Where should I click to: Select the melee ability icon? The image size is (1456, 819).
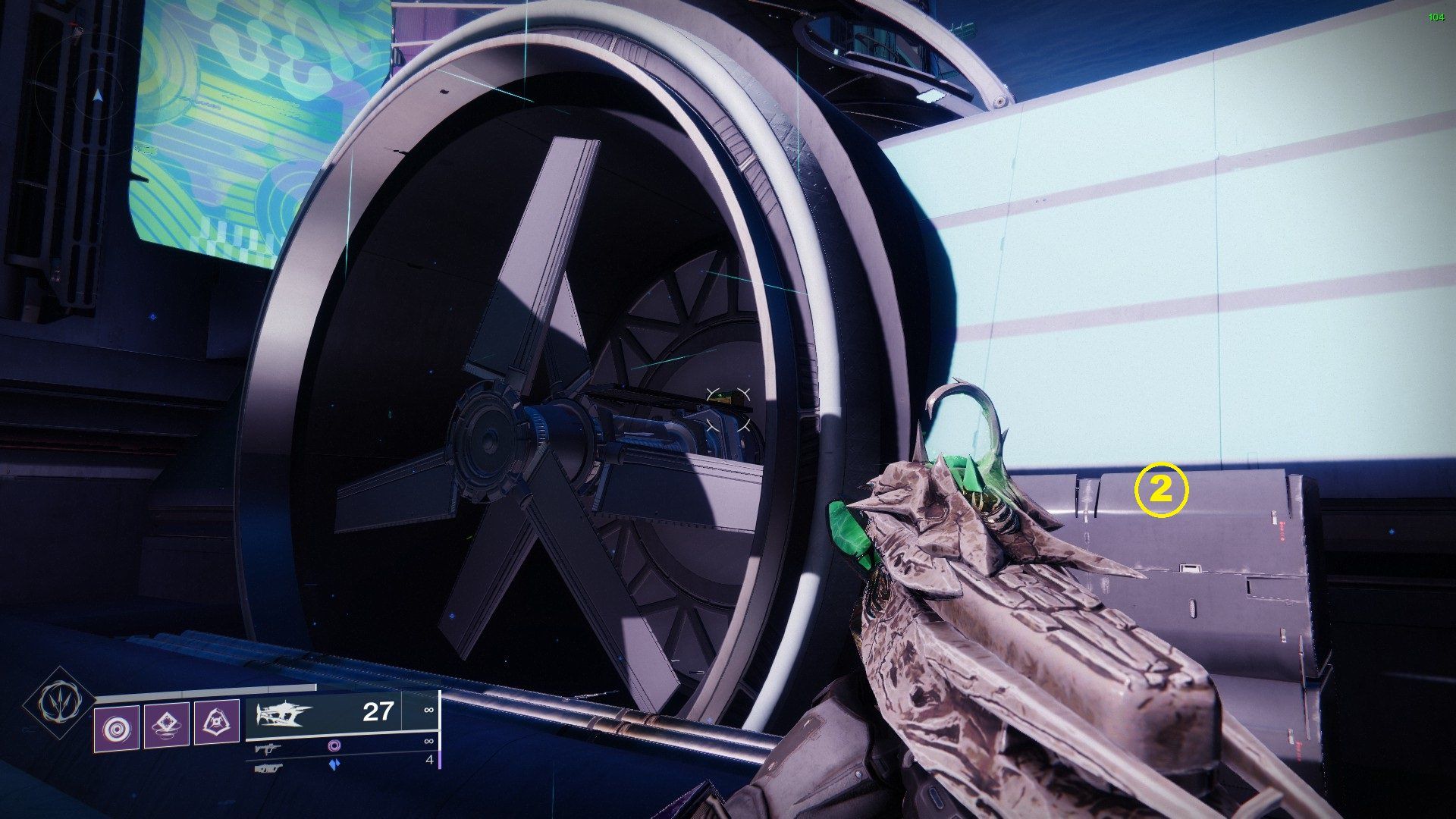point(168,724)
